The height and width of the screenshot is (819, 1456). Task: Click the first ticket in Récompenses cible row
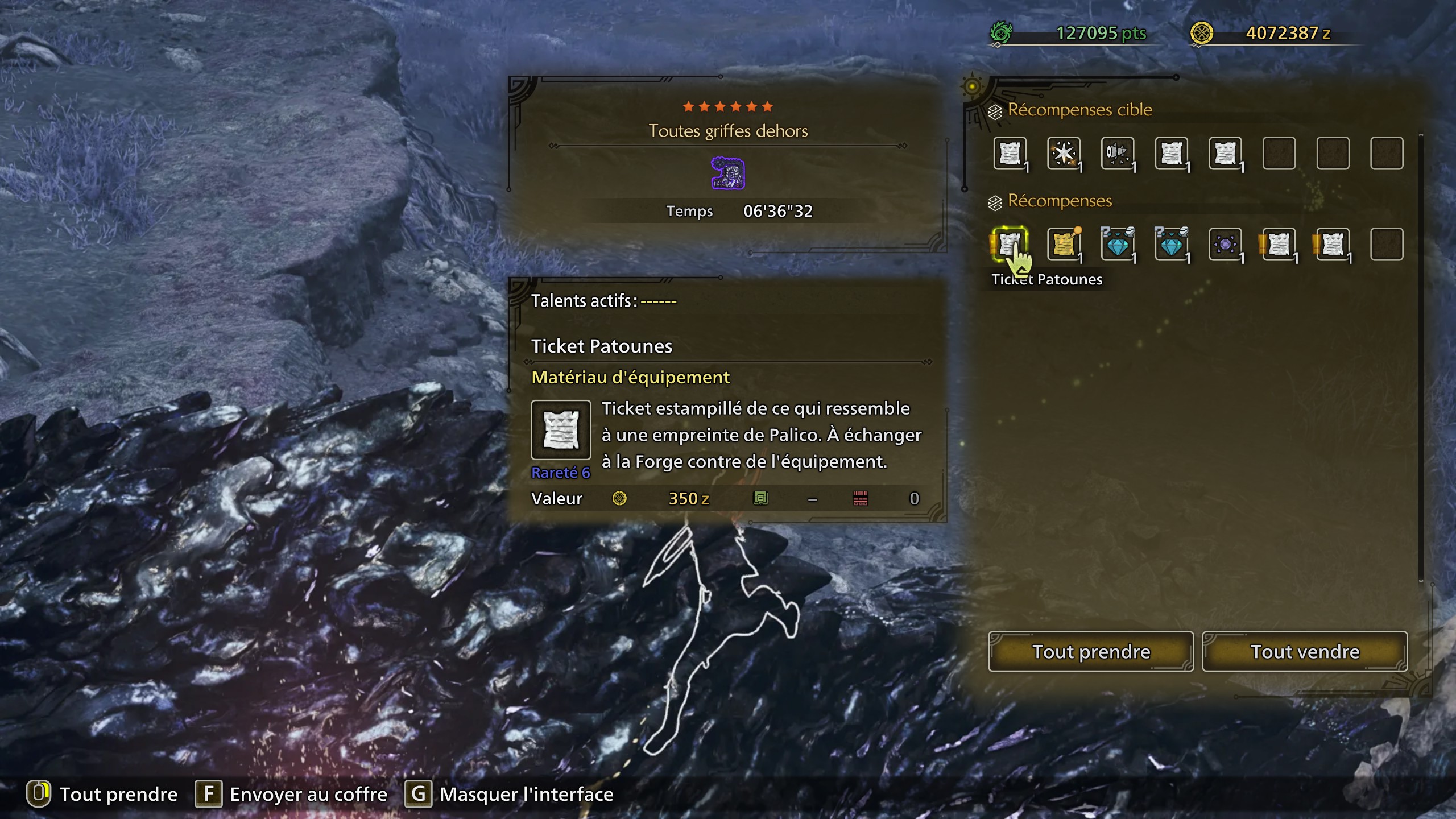[1012, 152]
